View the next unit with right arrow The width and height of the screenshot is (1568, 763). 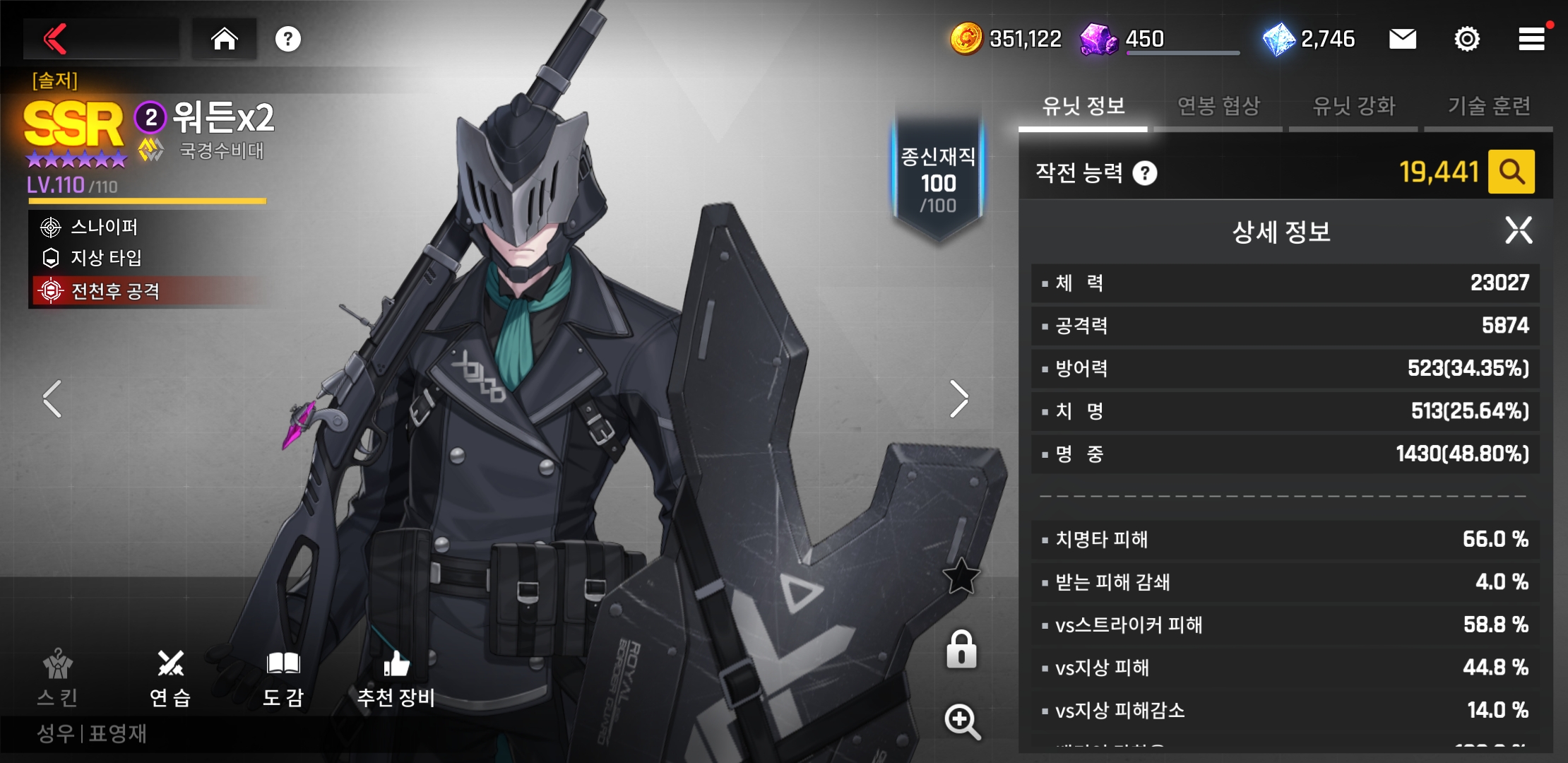(x=958, y=399)
